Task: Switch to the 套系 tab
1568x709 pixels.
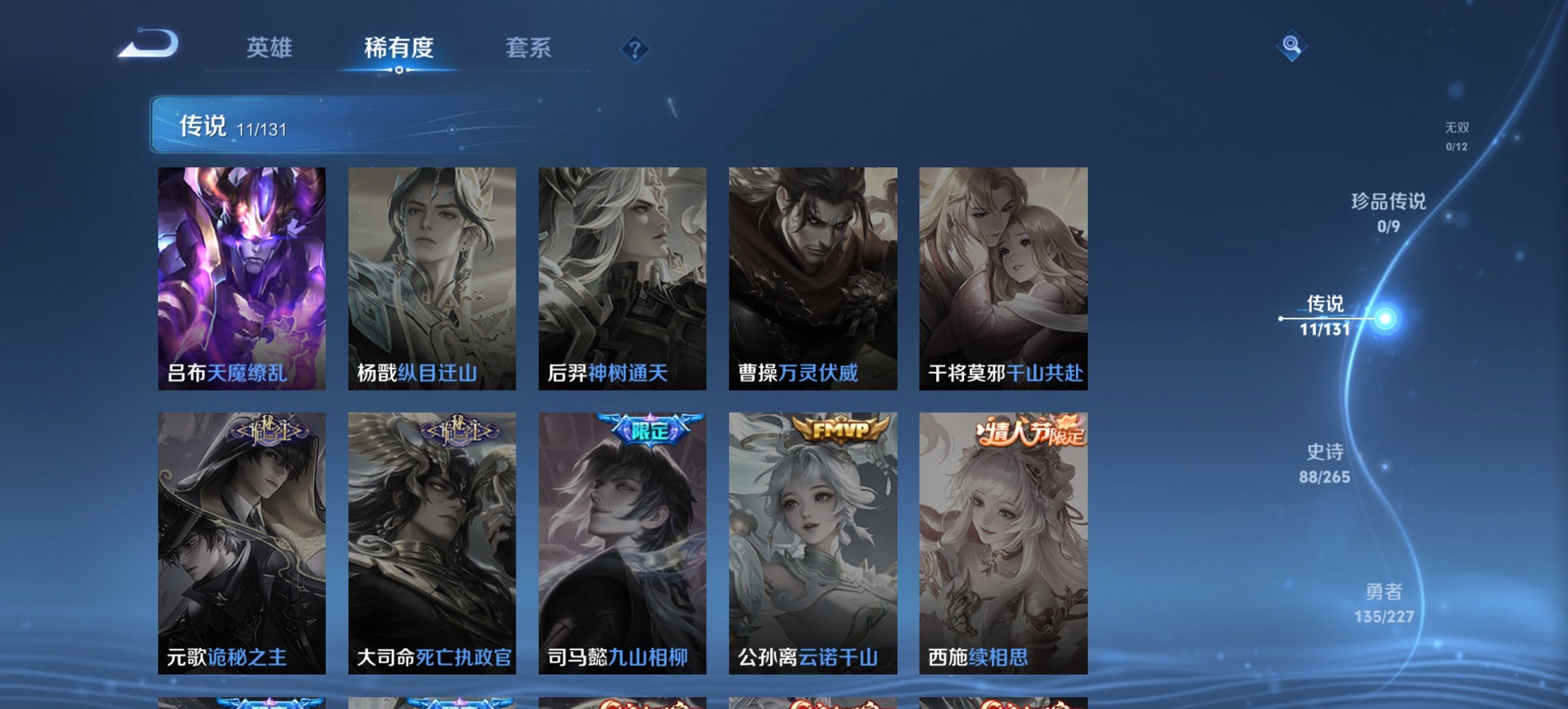Action: pyautogui.click(x=529, y=48)
